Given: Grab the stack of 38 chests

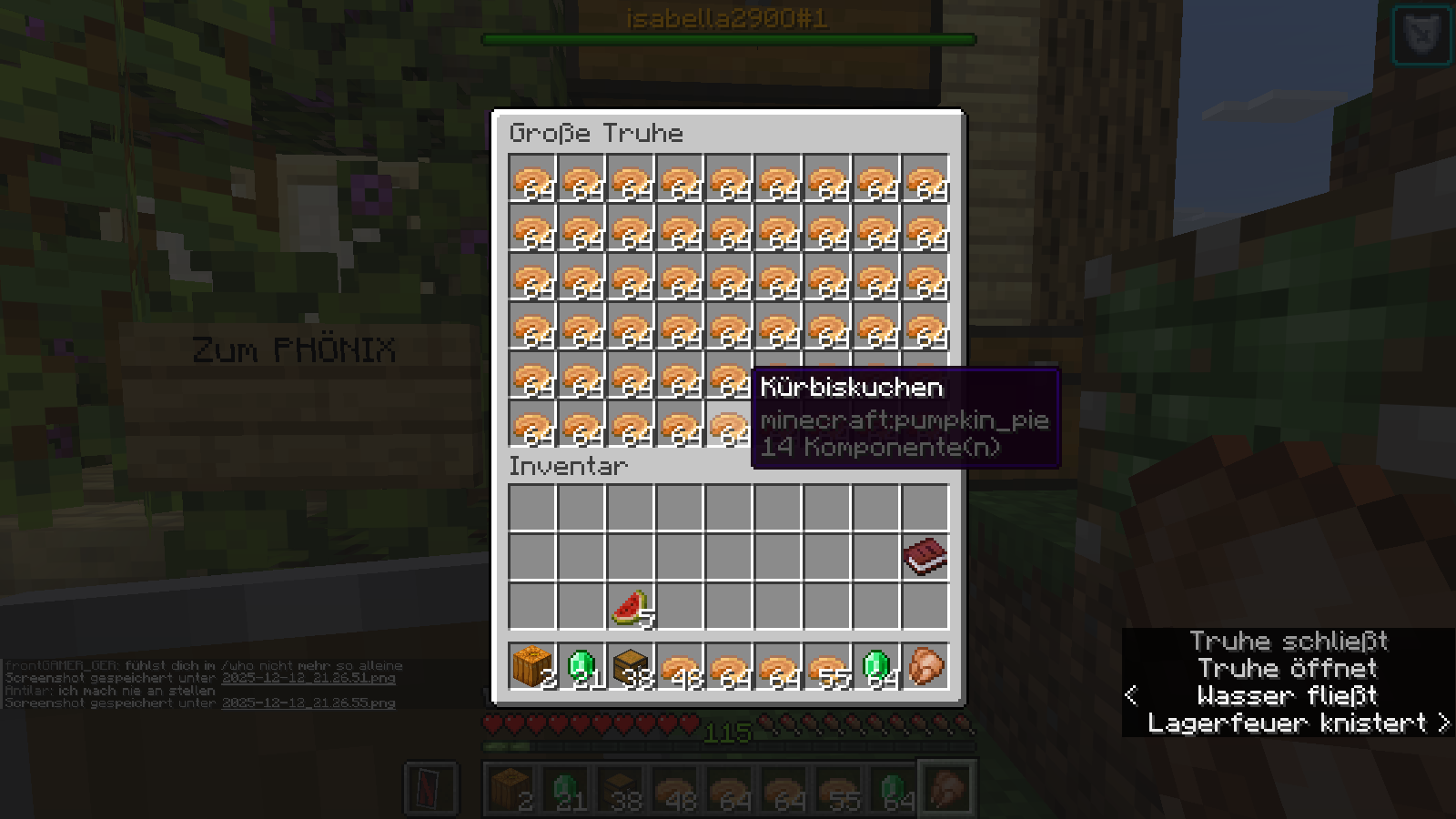Looking at the screenshot, I should 631,667.
